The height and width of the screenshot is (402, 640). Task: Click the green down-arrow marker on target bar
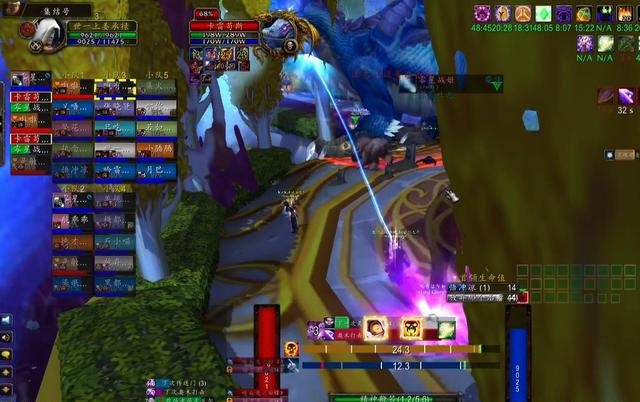(496, 86)
